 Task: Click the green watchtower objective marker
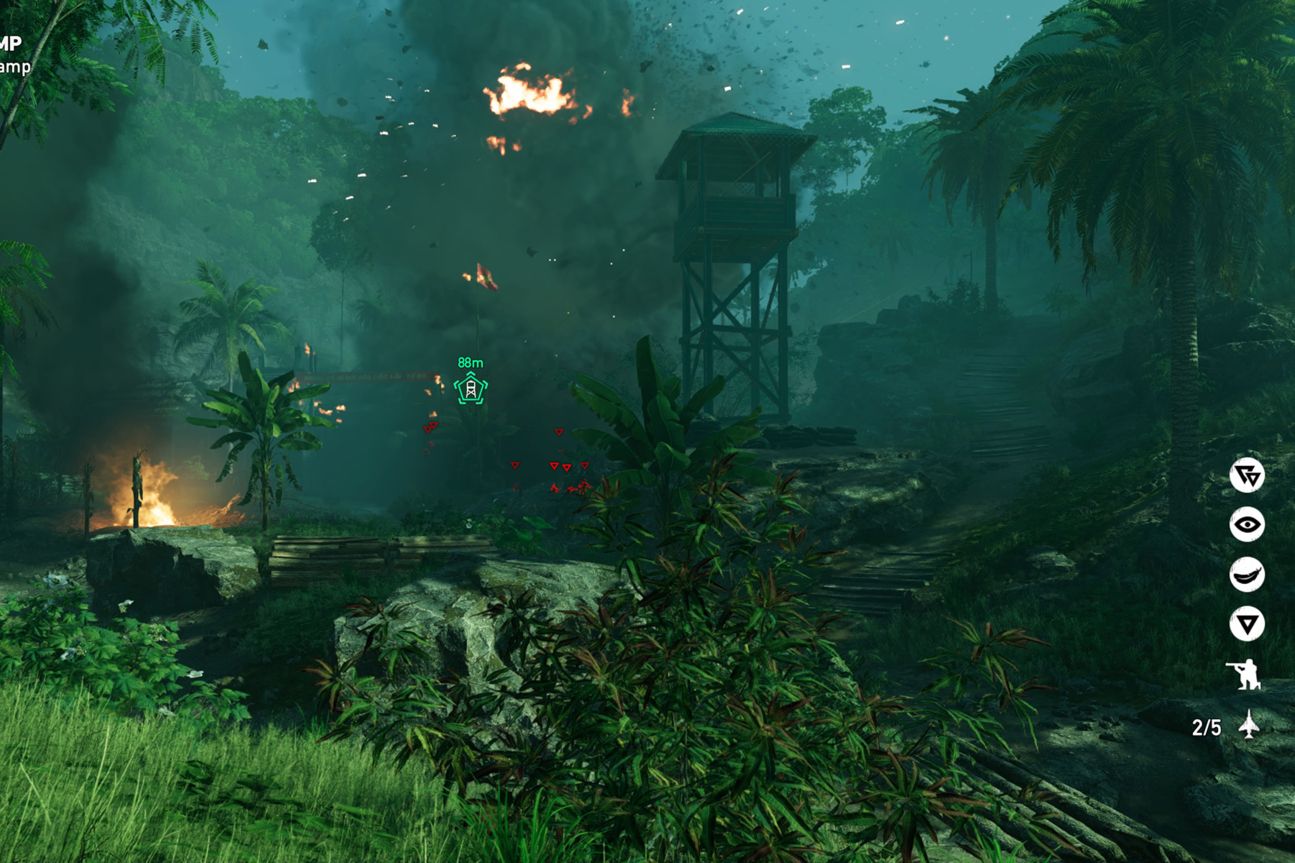click(x=470, y=388)
